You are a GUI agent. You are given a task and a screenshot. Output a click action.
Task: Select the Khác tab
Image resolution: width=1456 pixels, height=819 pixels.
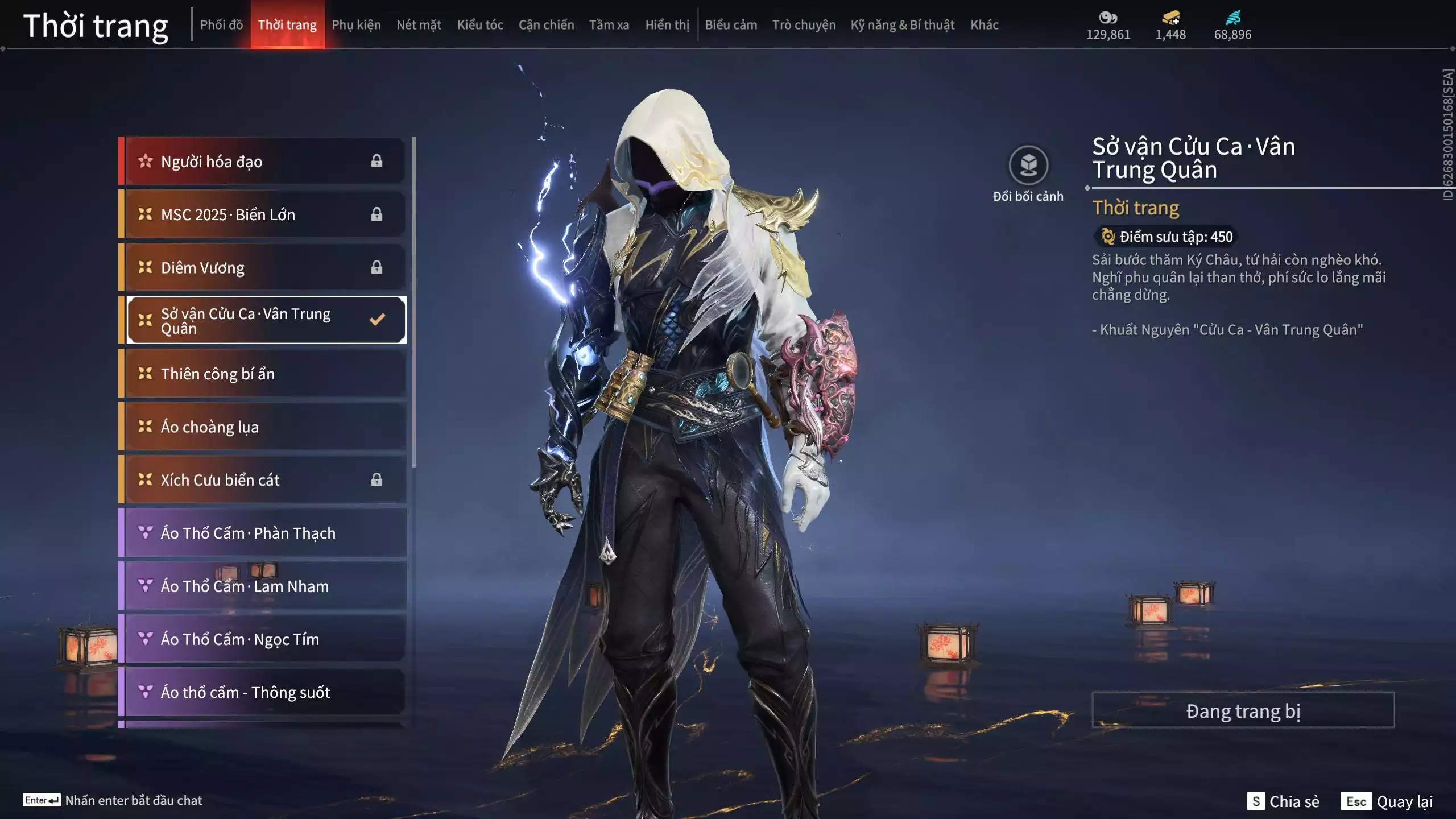pyautogui.click(x=984, y=25)
